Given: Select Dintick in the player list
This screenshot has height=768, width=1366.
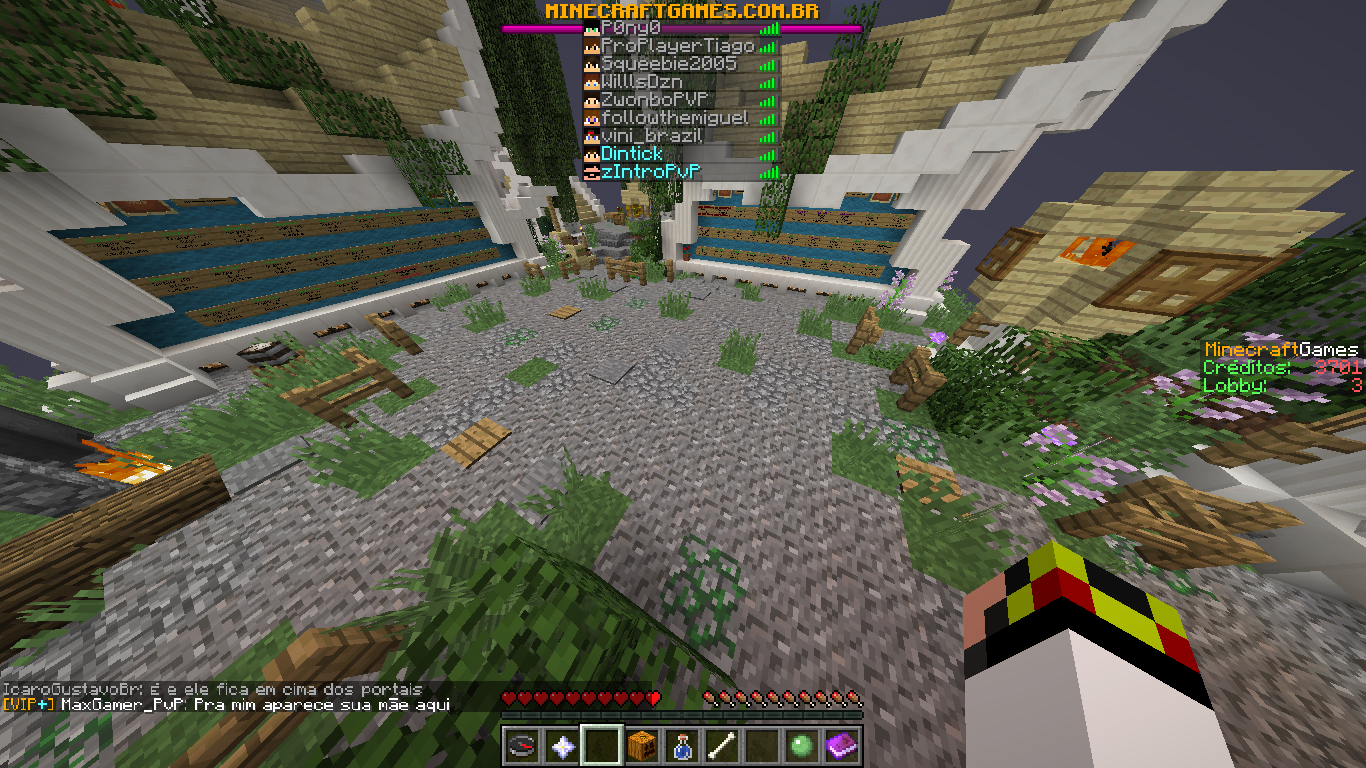Looking at the screenshot, I should coord(631,154).
